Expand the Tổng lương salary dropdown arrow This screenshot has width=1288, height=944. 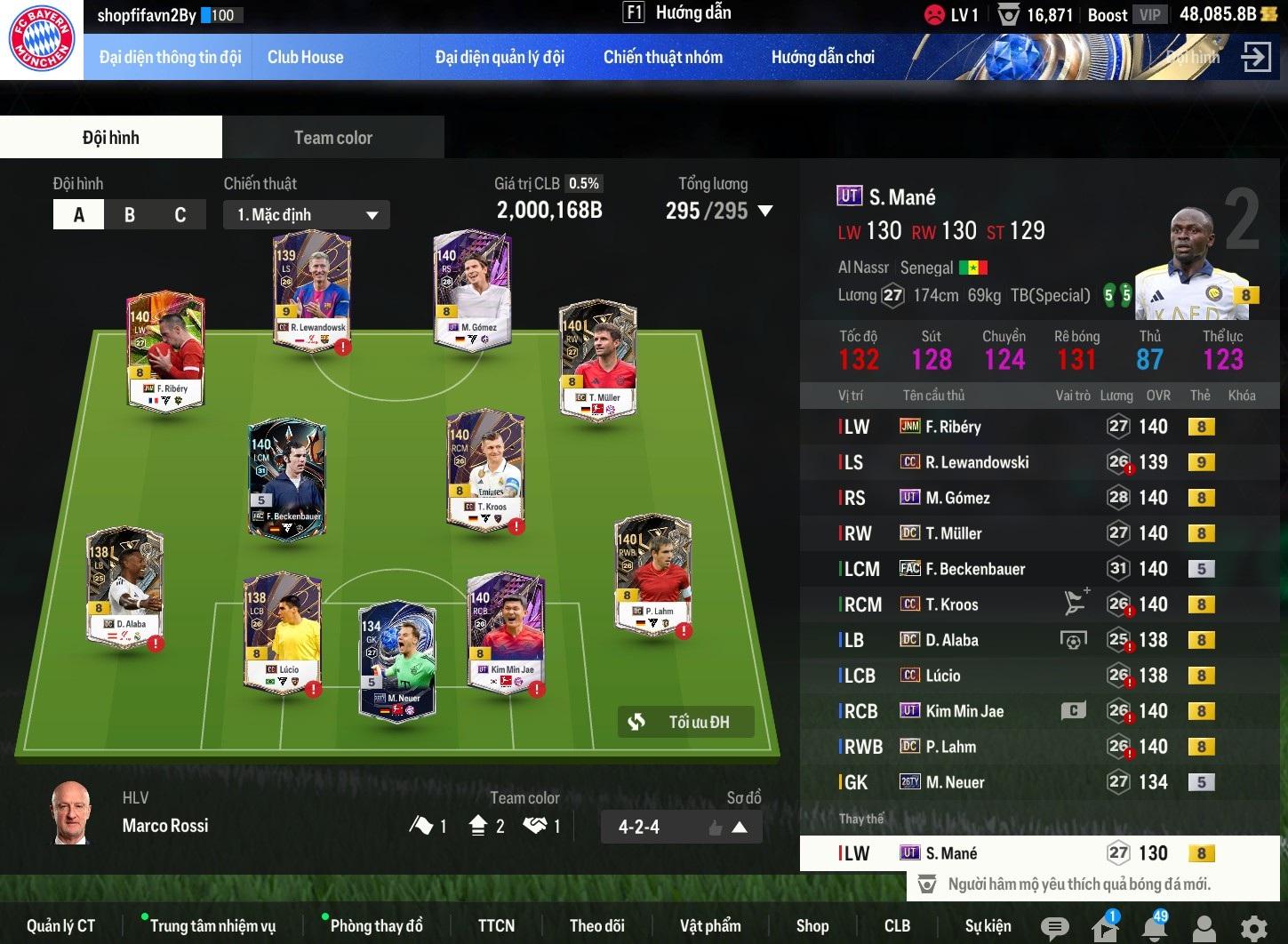[764, 212]
